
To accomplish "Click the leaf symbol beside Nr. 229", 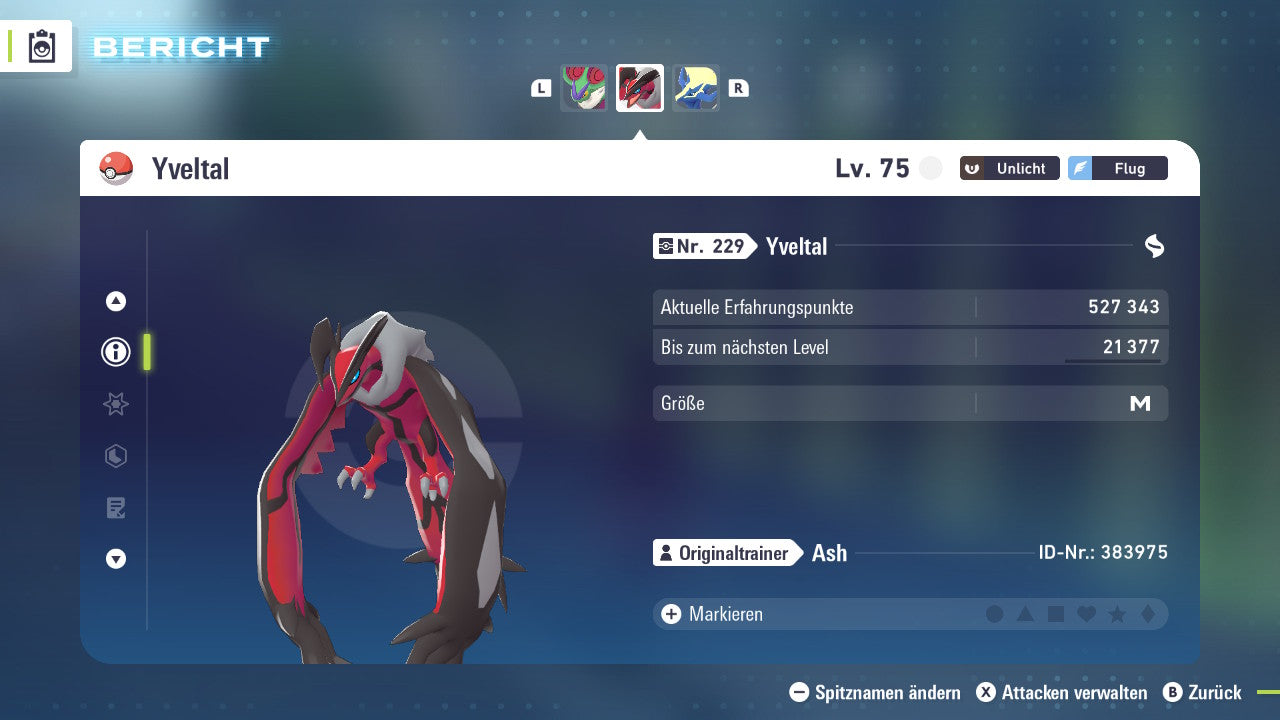I will point(1152,246).
